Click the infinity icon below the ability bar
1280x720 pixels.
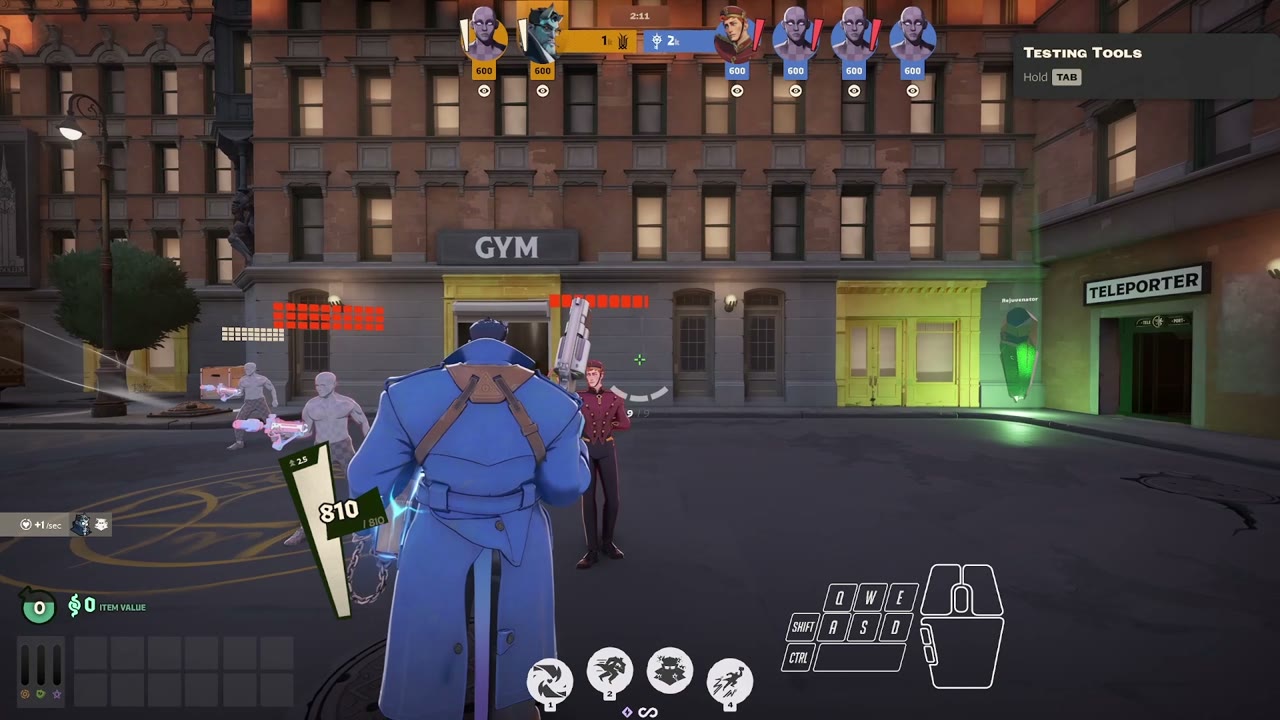(648, 712)
